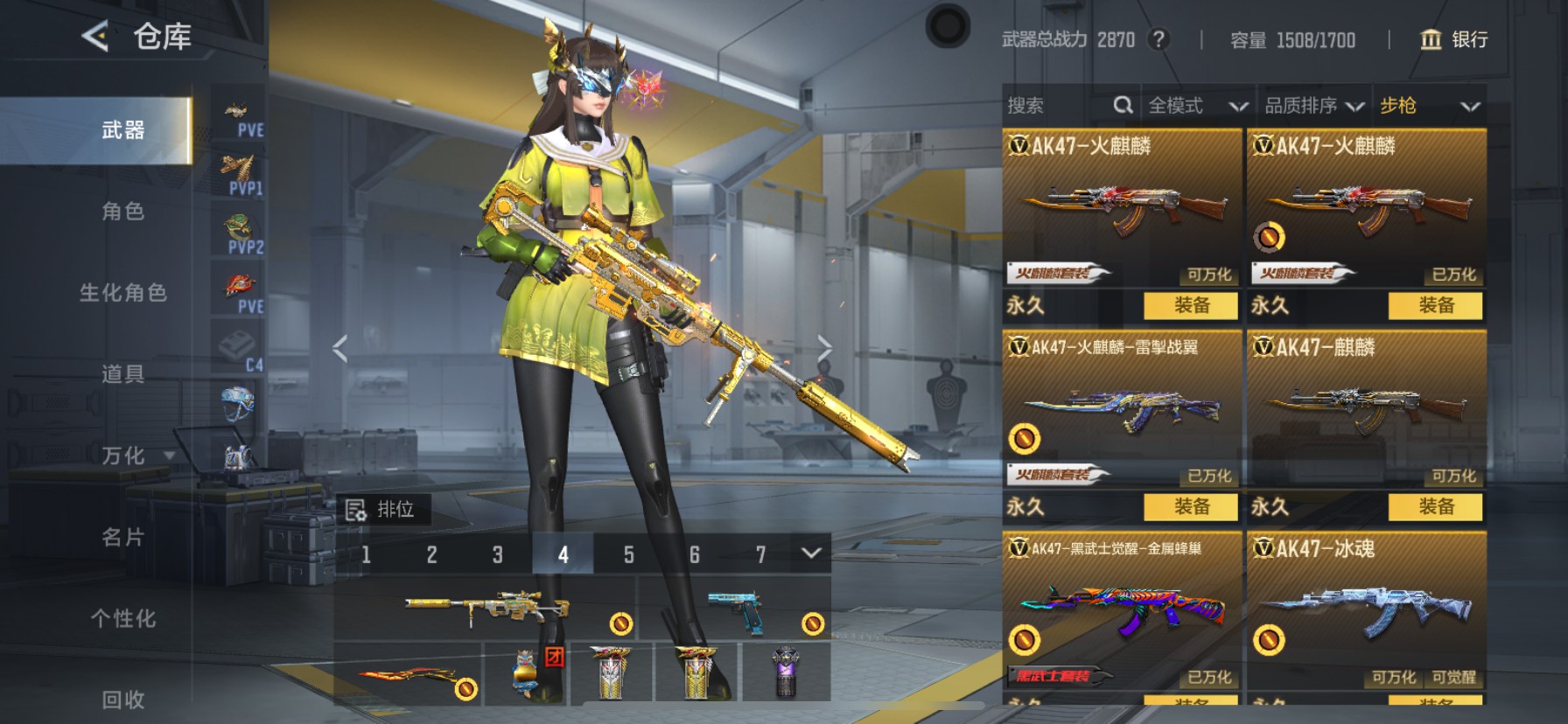The width and height of the screenshot is (1568, 724).
Task: Select the 道具 category
Action: coord(122,374)
